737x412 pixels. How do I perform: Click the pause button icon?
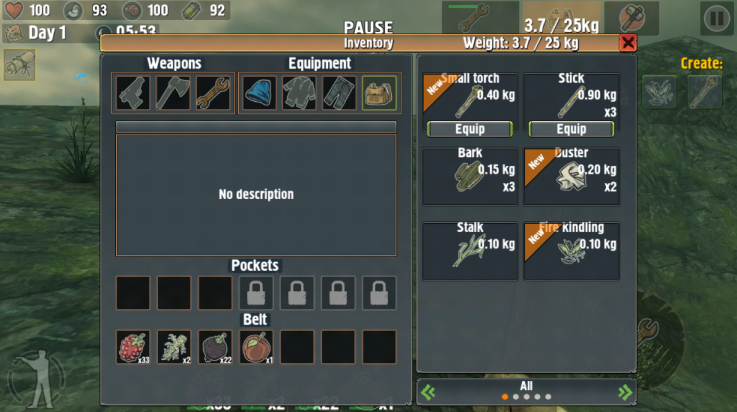click(x=716, y=17)
